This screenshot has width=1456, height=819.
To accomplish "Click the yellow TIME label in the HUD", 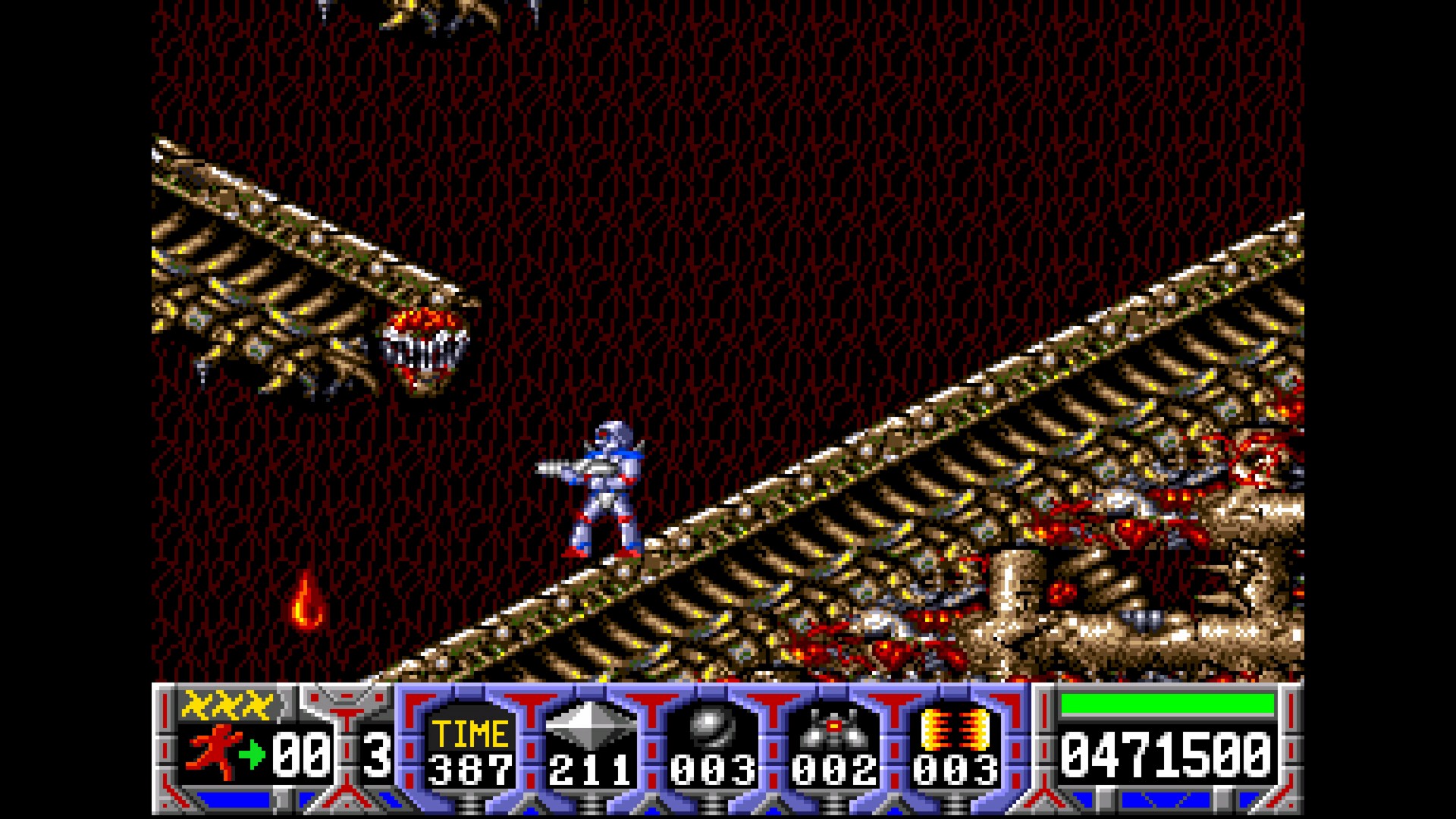I will click(x=470, y=736).
